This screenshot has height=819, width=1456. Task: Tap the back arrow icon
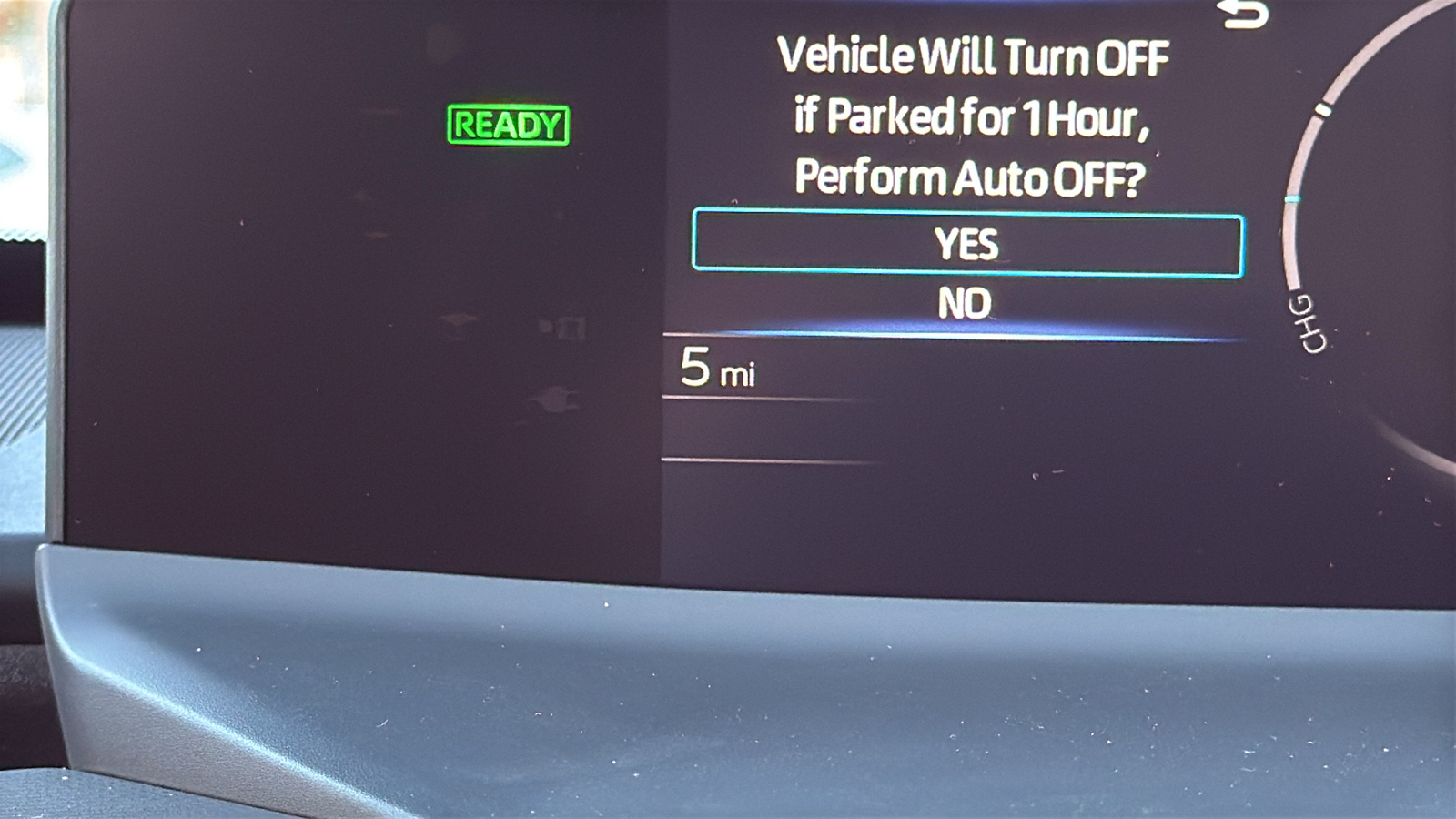pyautogui.click(x=1245, y=14)
